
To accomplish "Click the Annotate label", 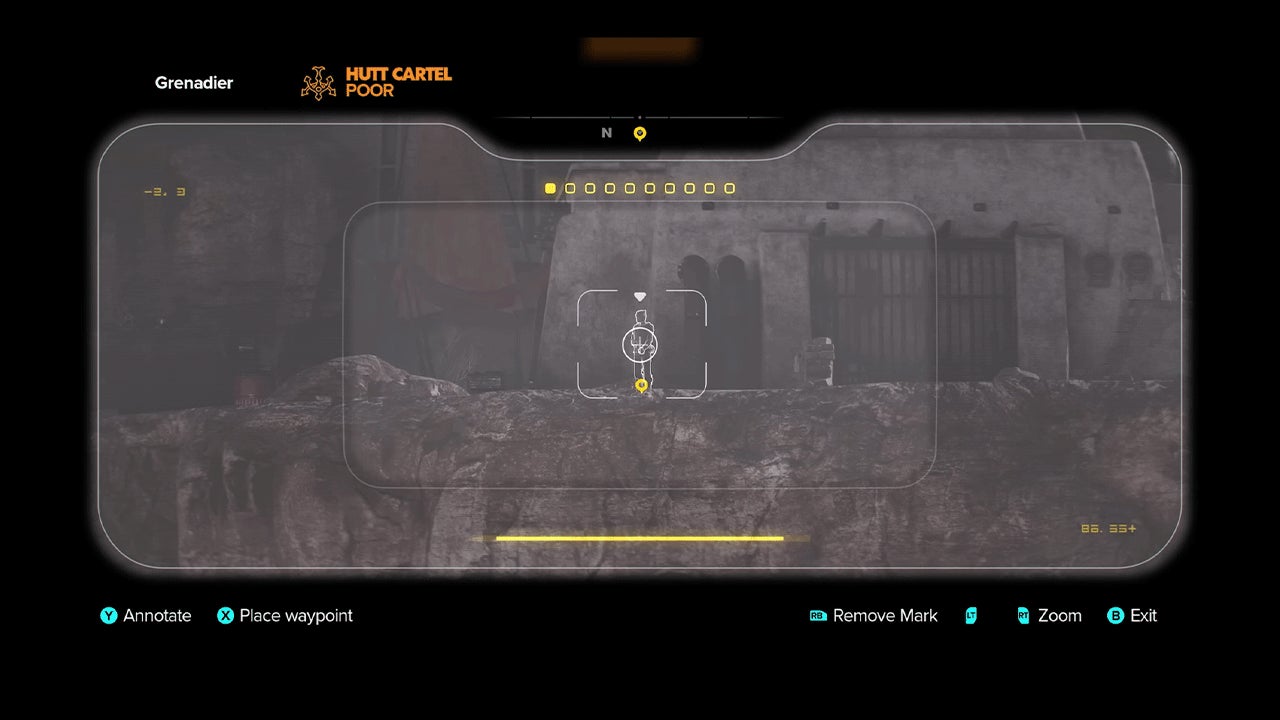I will click(x=156, y=616).
